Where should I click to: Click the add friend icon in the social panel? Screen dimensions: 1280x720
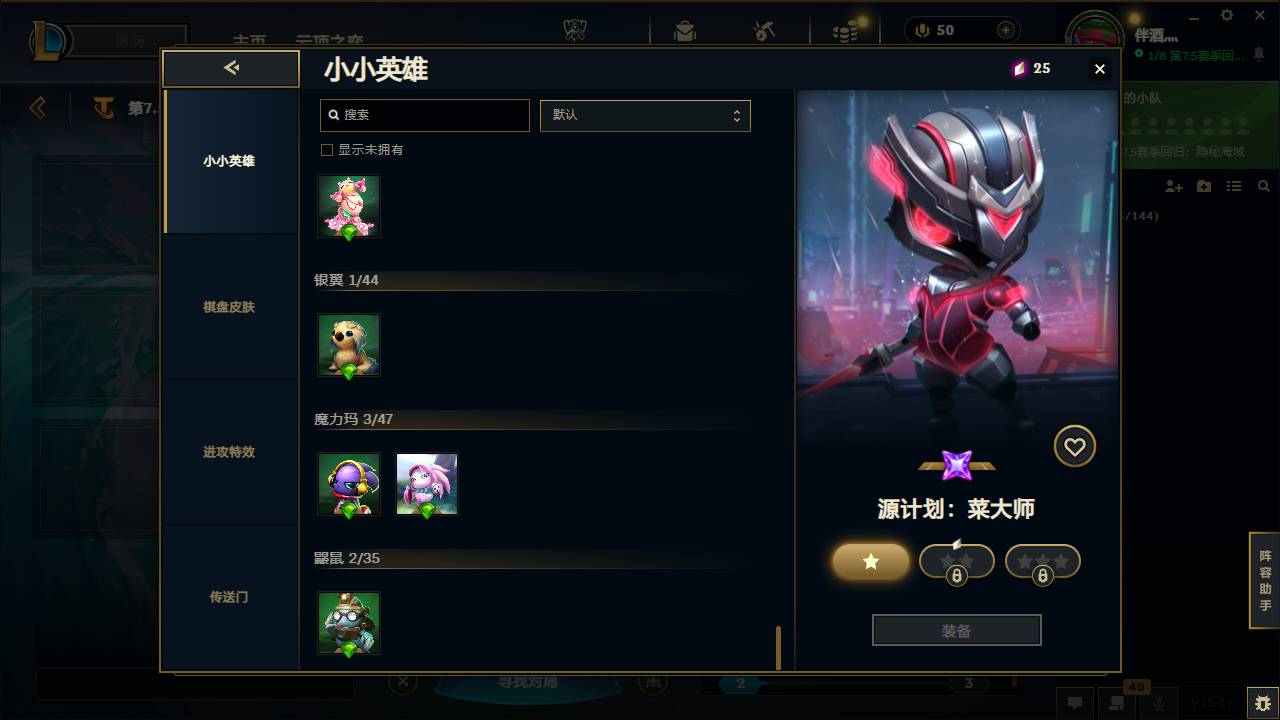pyautogui.click(x=1173, y=186)
